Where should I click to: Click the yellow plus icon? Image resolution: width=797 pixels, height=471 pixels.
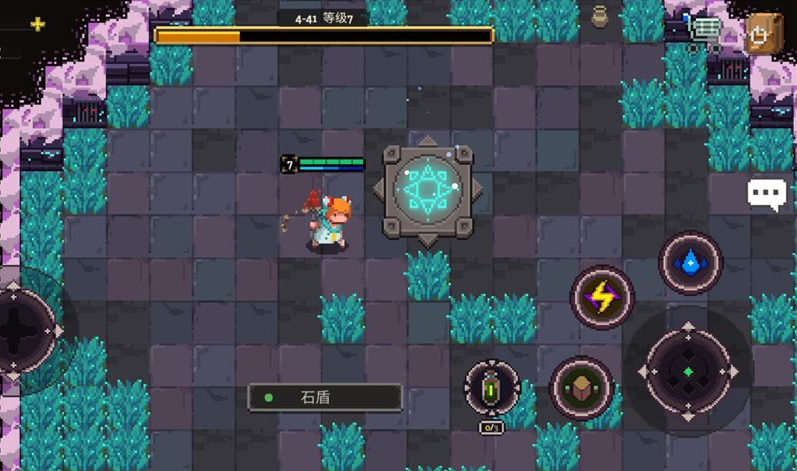38,24
